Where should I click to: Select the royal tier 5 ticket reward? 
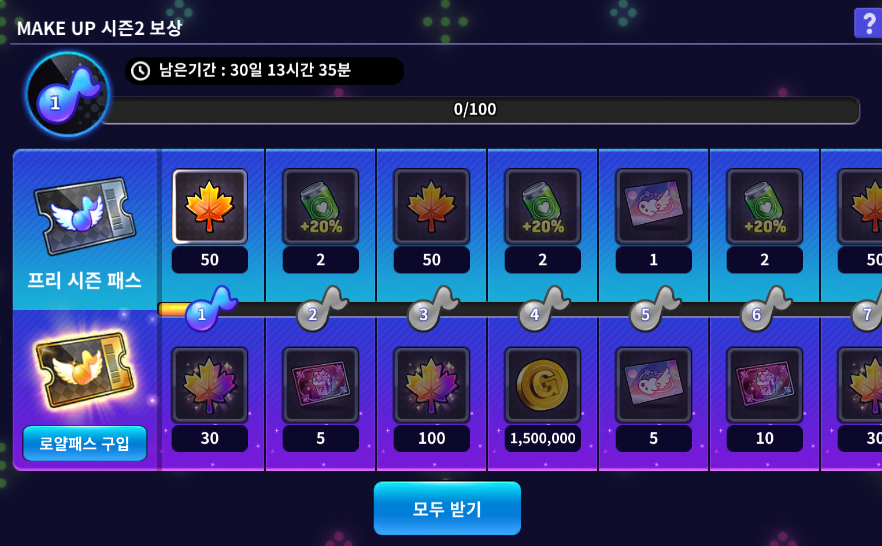[654, 385]
